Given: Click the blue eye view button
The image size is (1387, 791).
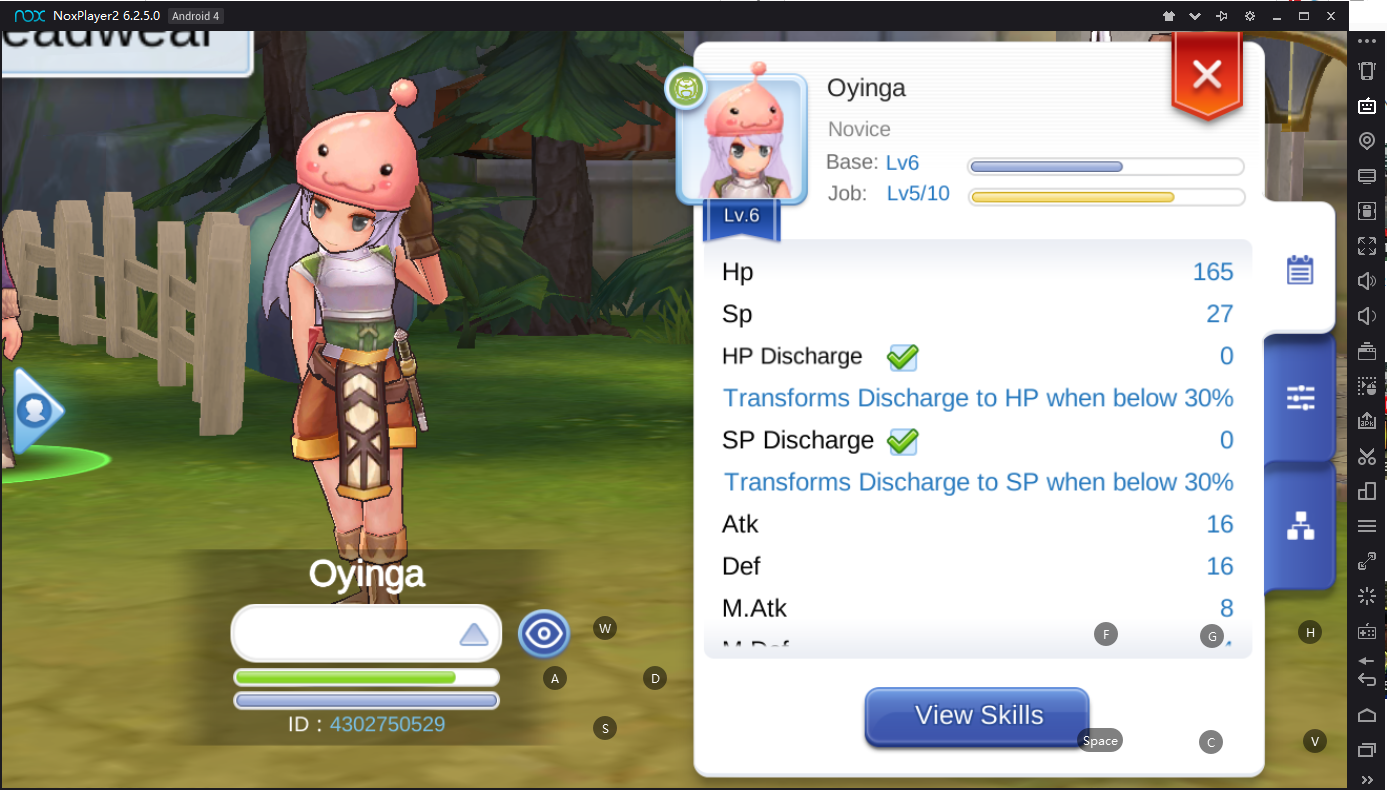Looking at the screenshot, I should [544, 634].
